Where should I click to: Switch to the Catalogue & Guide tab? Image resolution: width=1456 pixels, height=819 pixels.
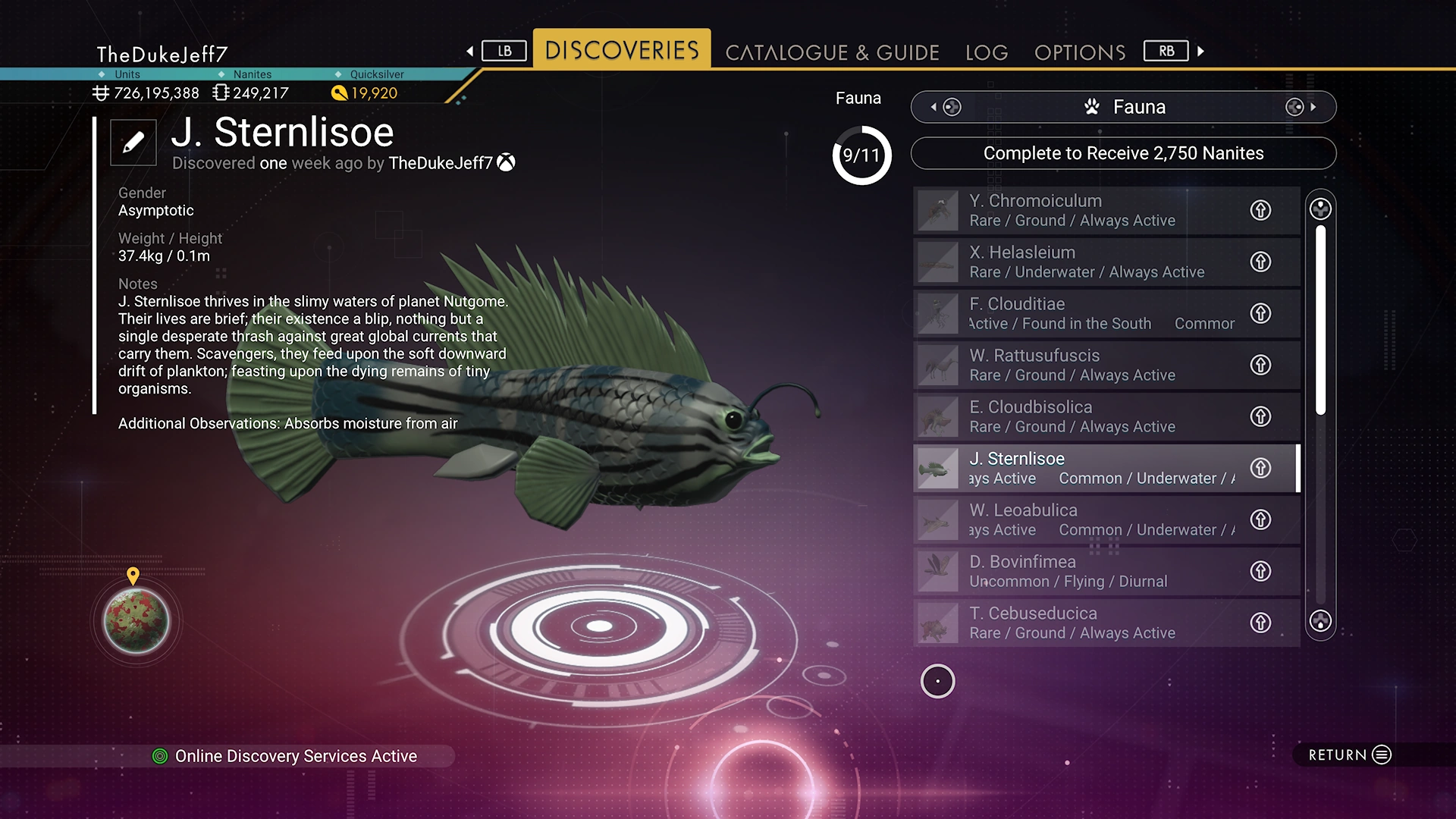(832, 52)
